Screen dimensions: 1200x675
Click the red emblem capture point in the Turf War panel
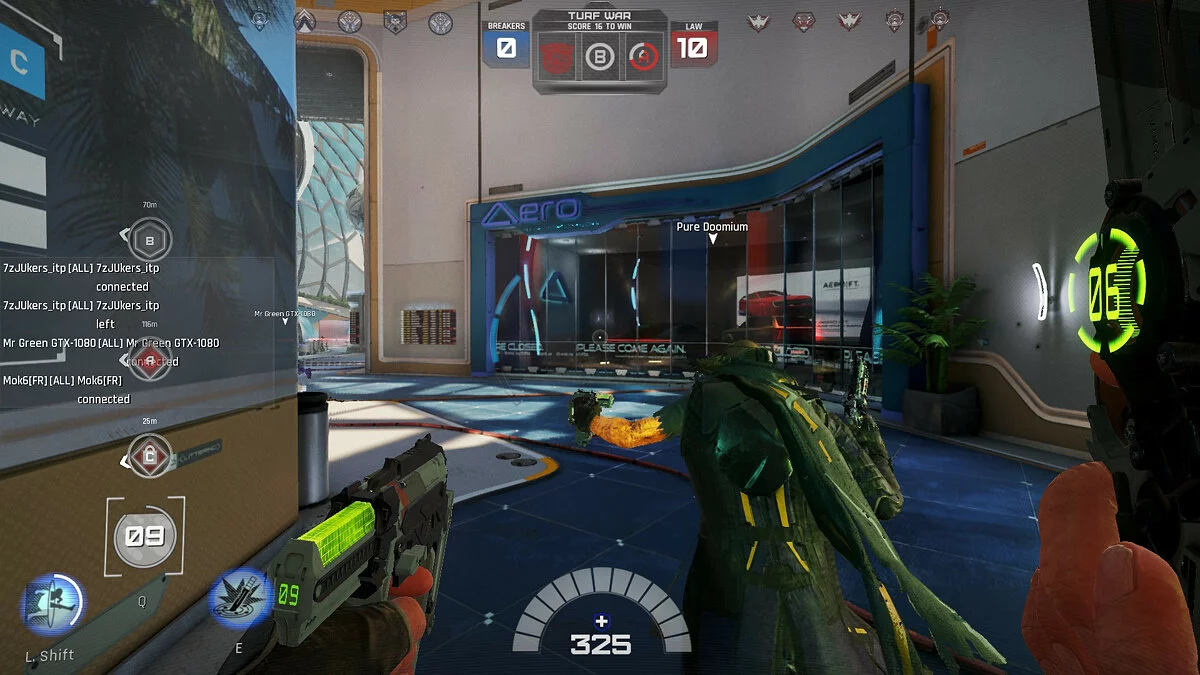pyautogui.click(x=555, y=56)
